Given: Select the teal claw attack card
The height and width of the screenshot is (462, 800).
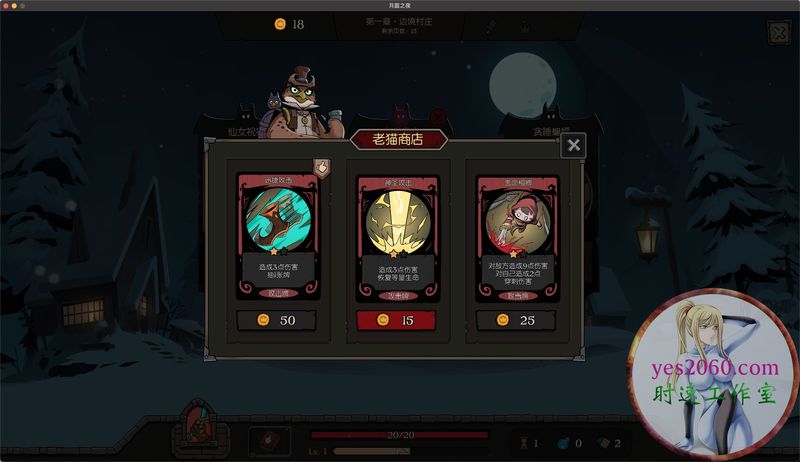Looking at the screenshot, I should coord(277,235).
